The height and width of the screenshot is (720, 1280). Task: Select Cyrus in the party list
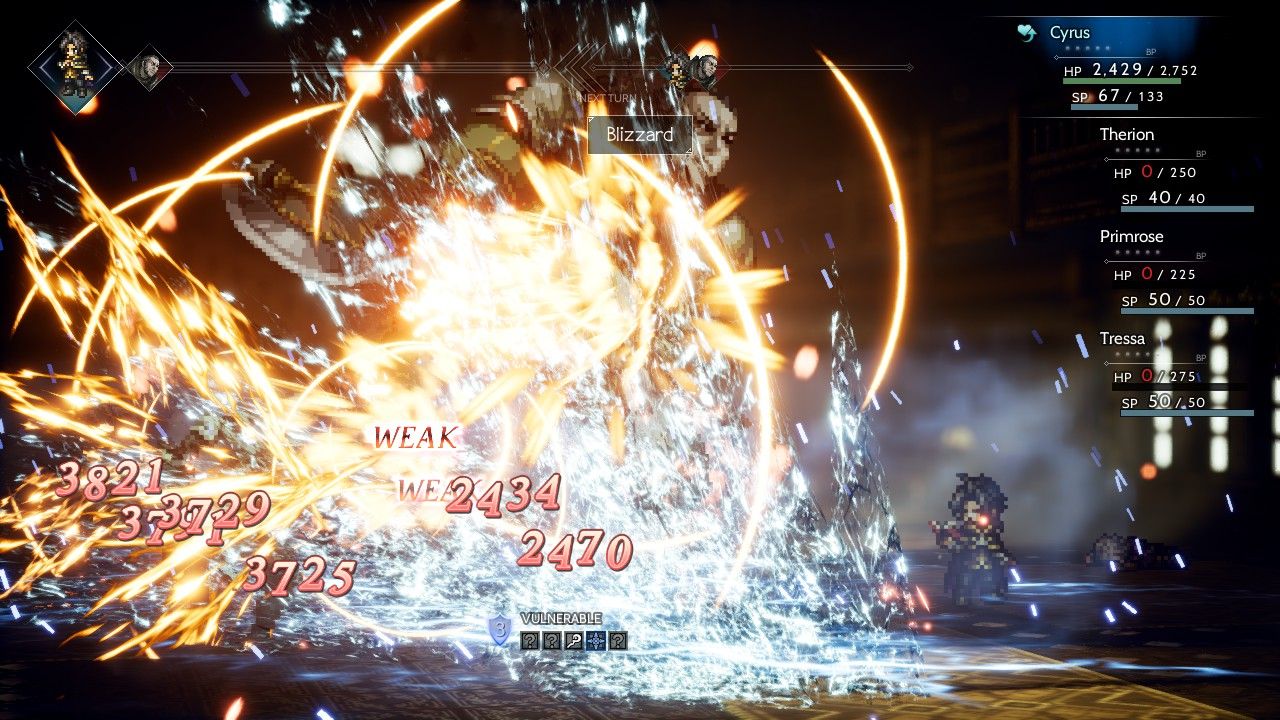pos(1069,33)
